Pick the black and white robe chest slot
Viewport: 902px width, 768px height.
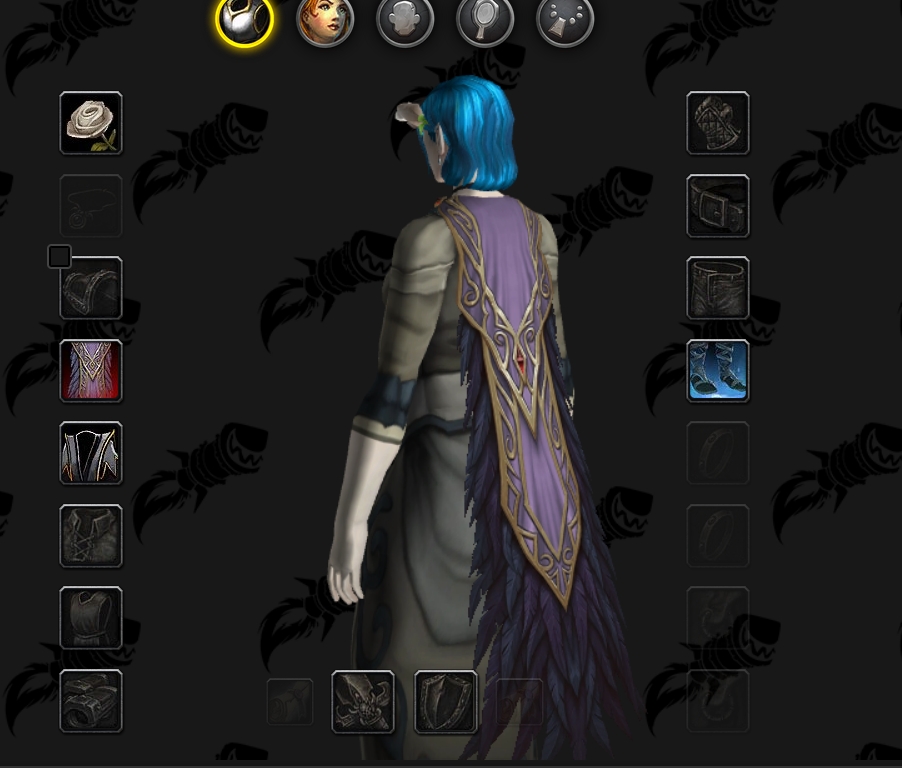(x=91, y=453)
